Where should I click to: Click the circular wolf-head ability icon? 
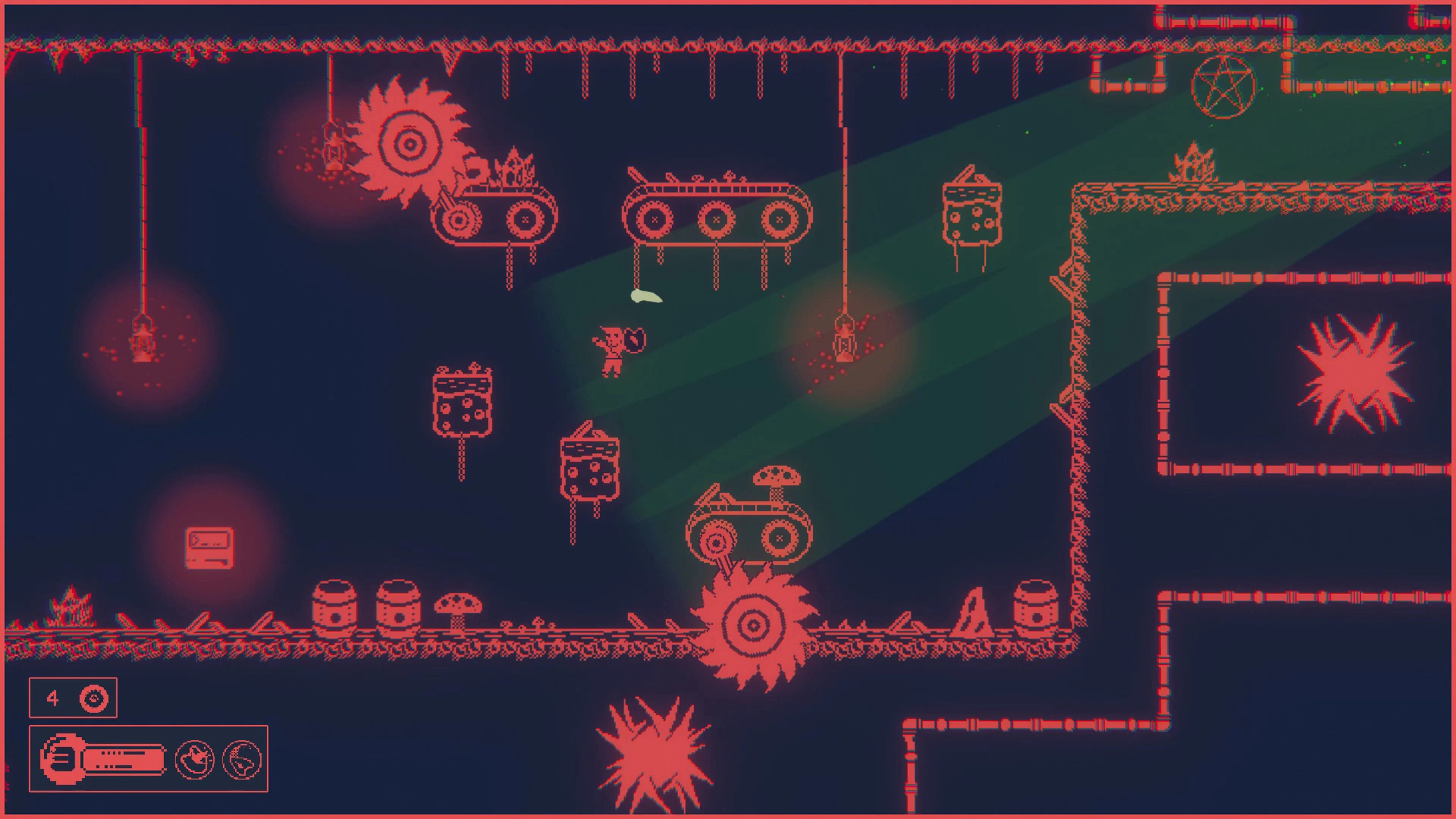pos(242,758)
